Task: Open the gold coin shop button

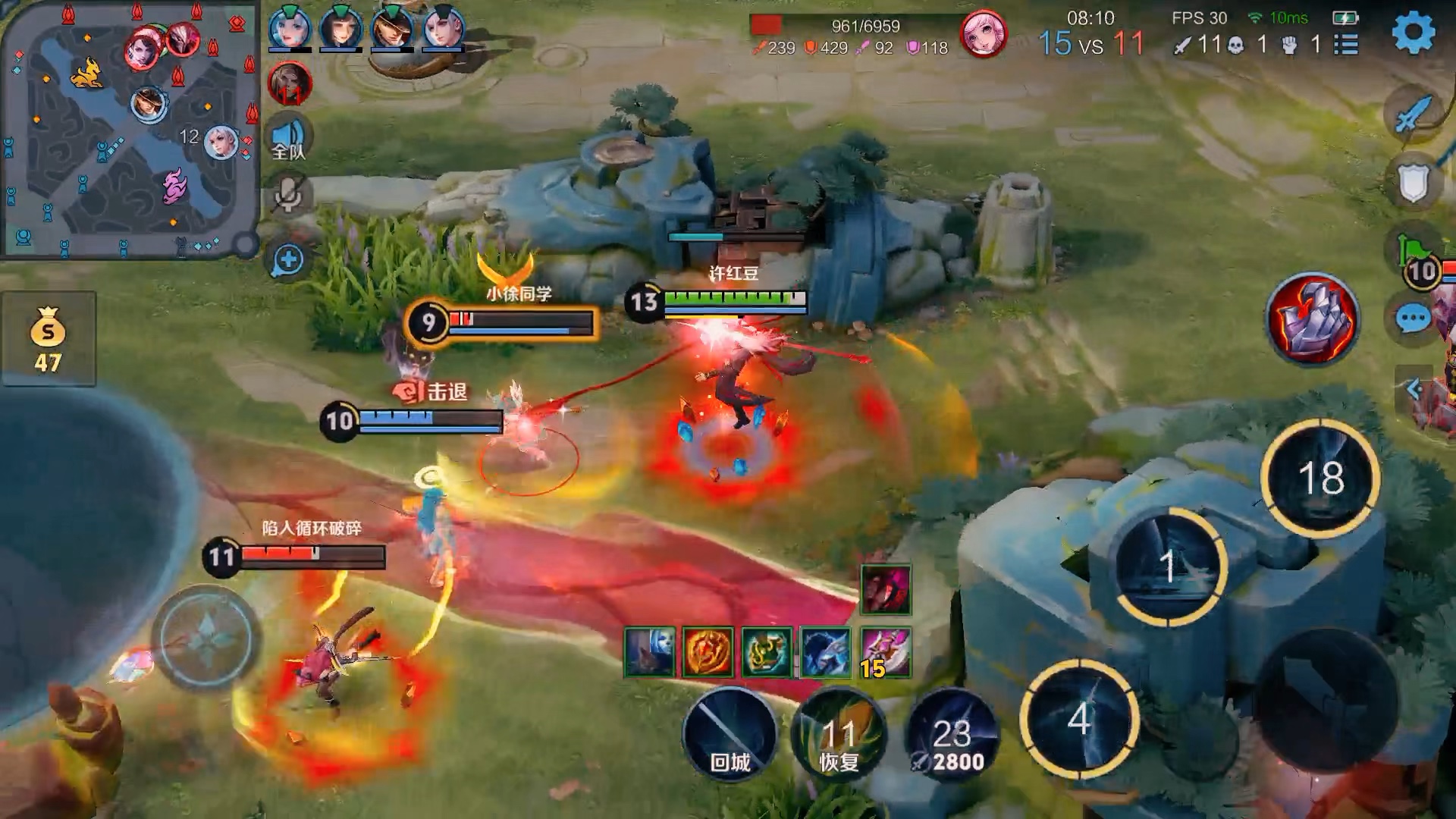Action: pyautogui.click(x=48, y=339)
